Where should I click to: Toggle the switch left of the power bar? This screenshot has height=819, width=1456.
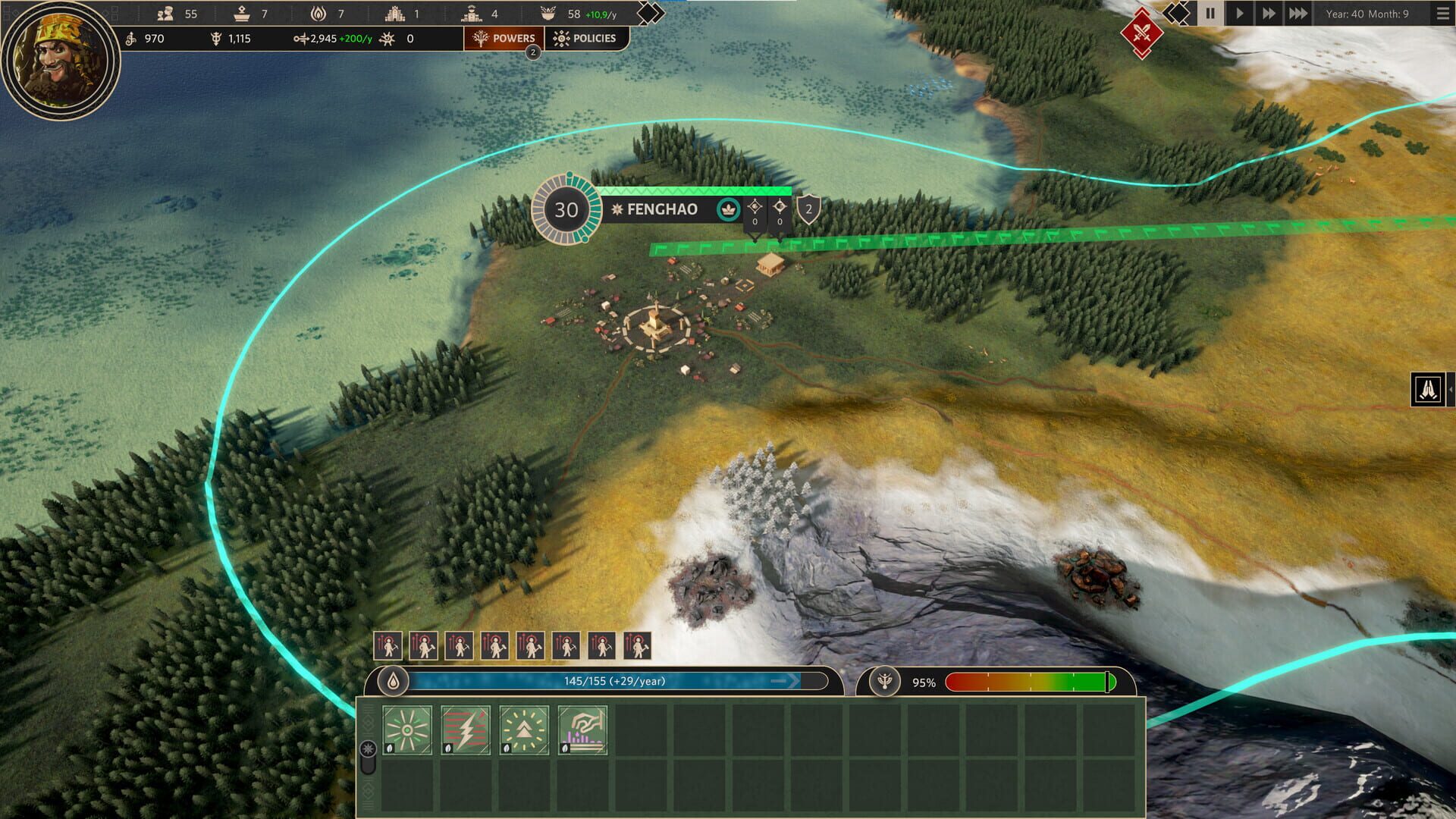click(x=368, y=749)
